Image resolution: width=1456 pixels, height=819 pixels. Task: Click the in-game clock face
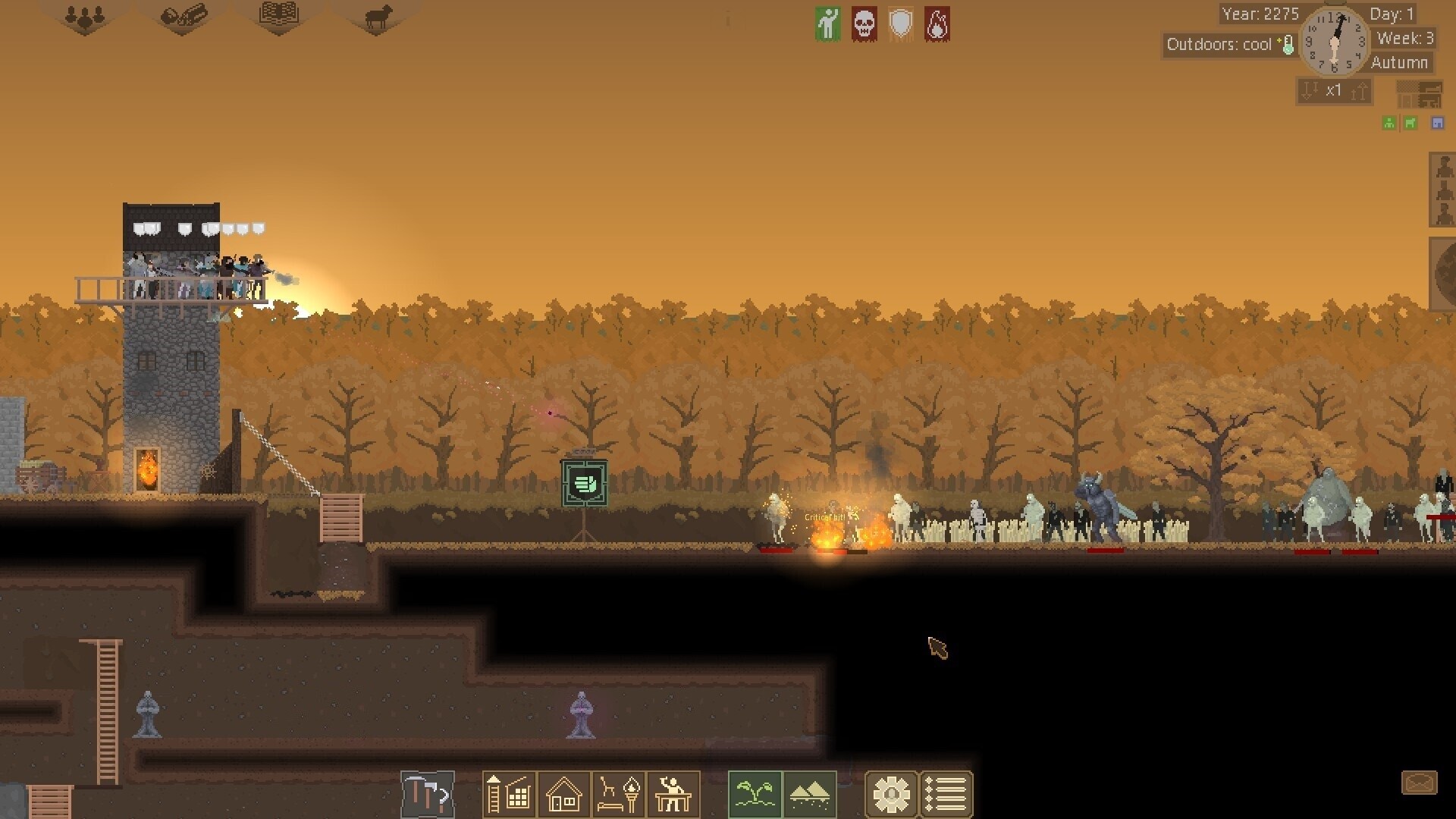click(x=1335, y=43)
